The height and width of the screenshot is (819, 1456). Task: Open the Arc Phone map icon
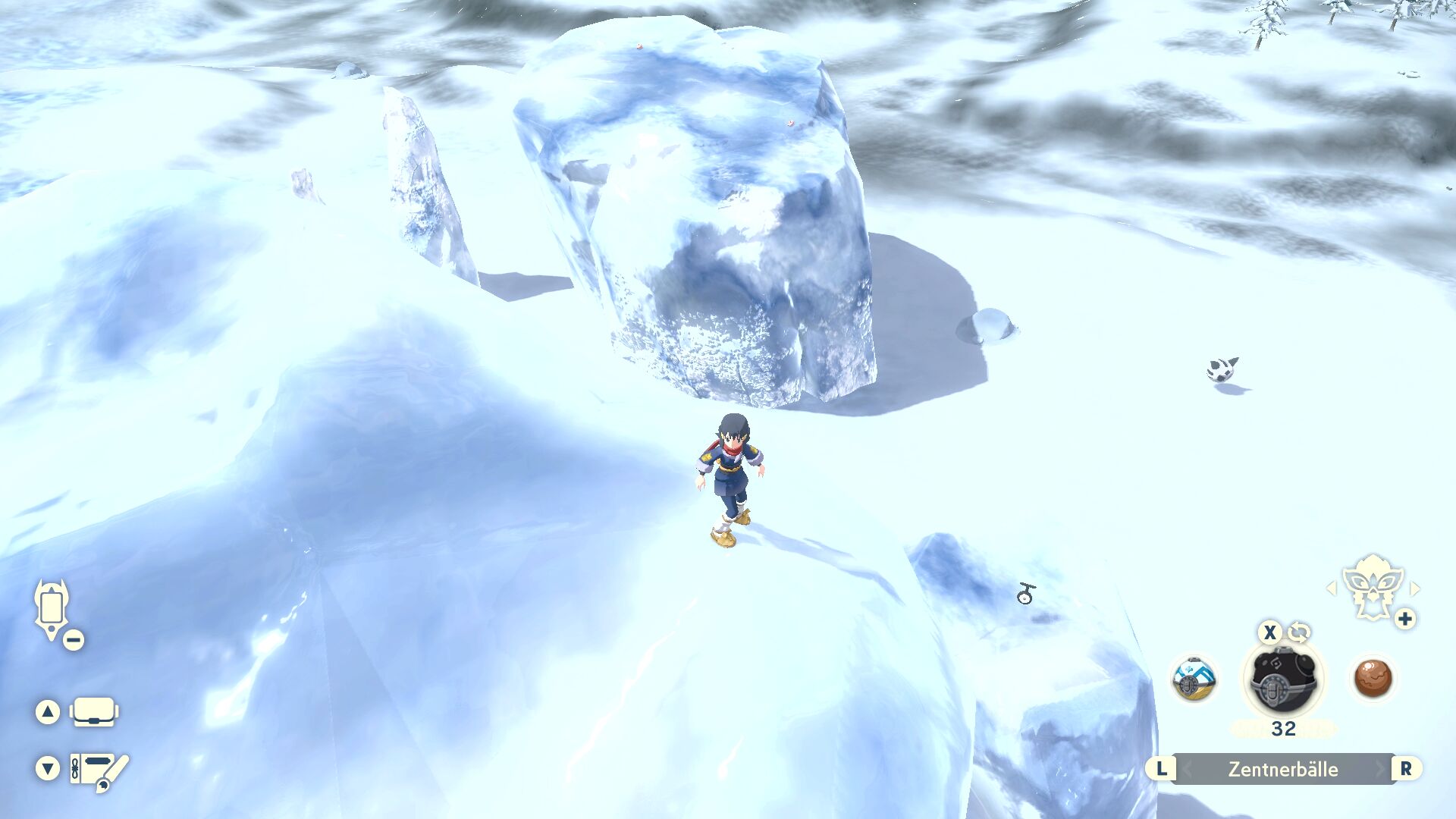click(52, 608)
